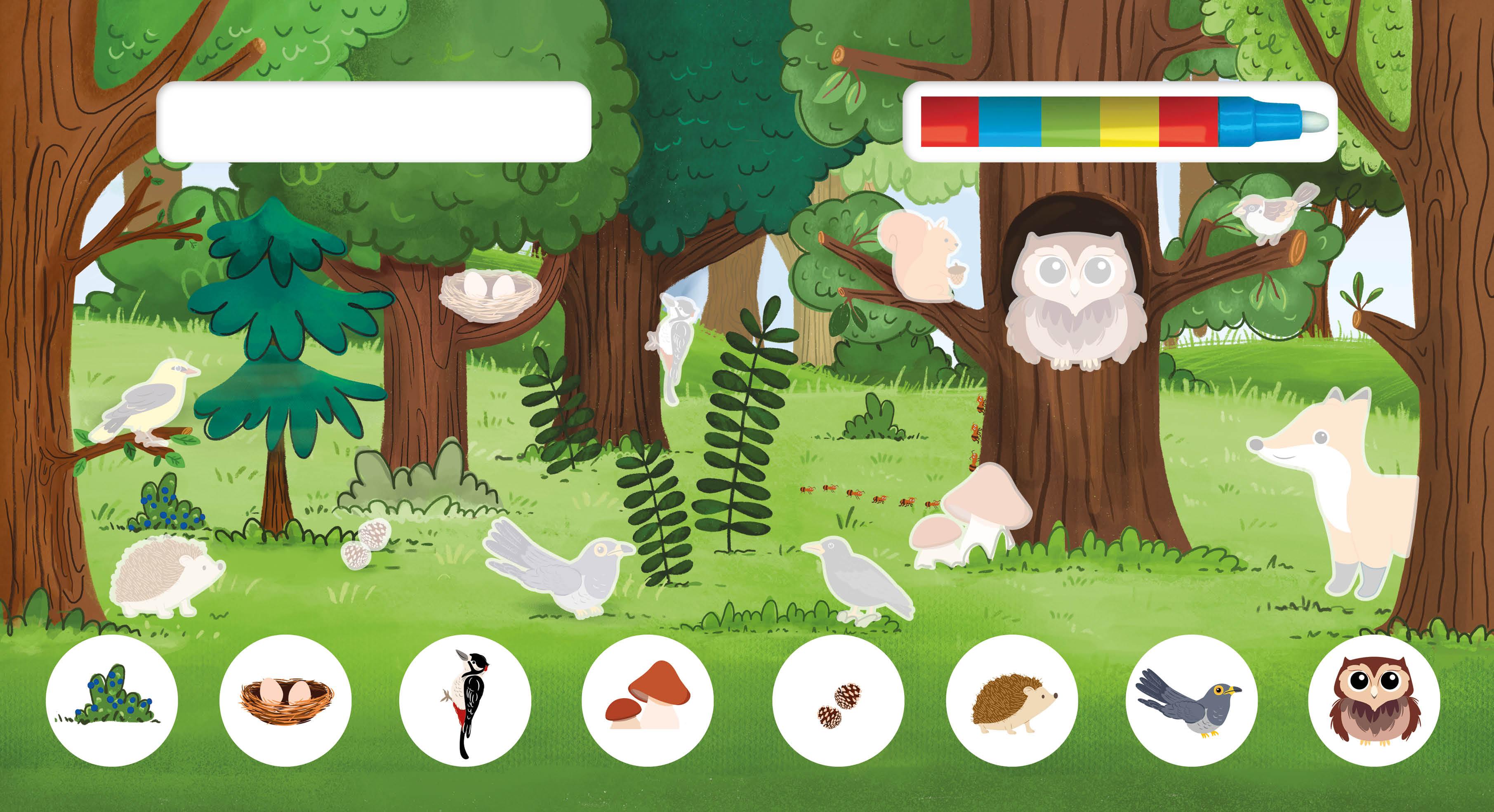Screen dimensions: 1494x812
Task: Pick the hedgehog circle
Action: tap(1011, 700)
